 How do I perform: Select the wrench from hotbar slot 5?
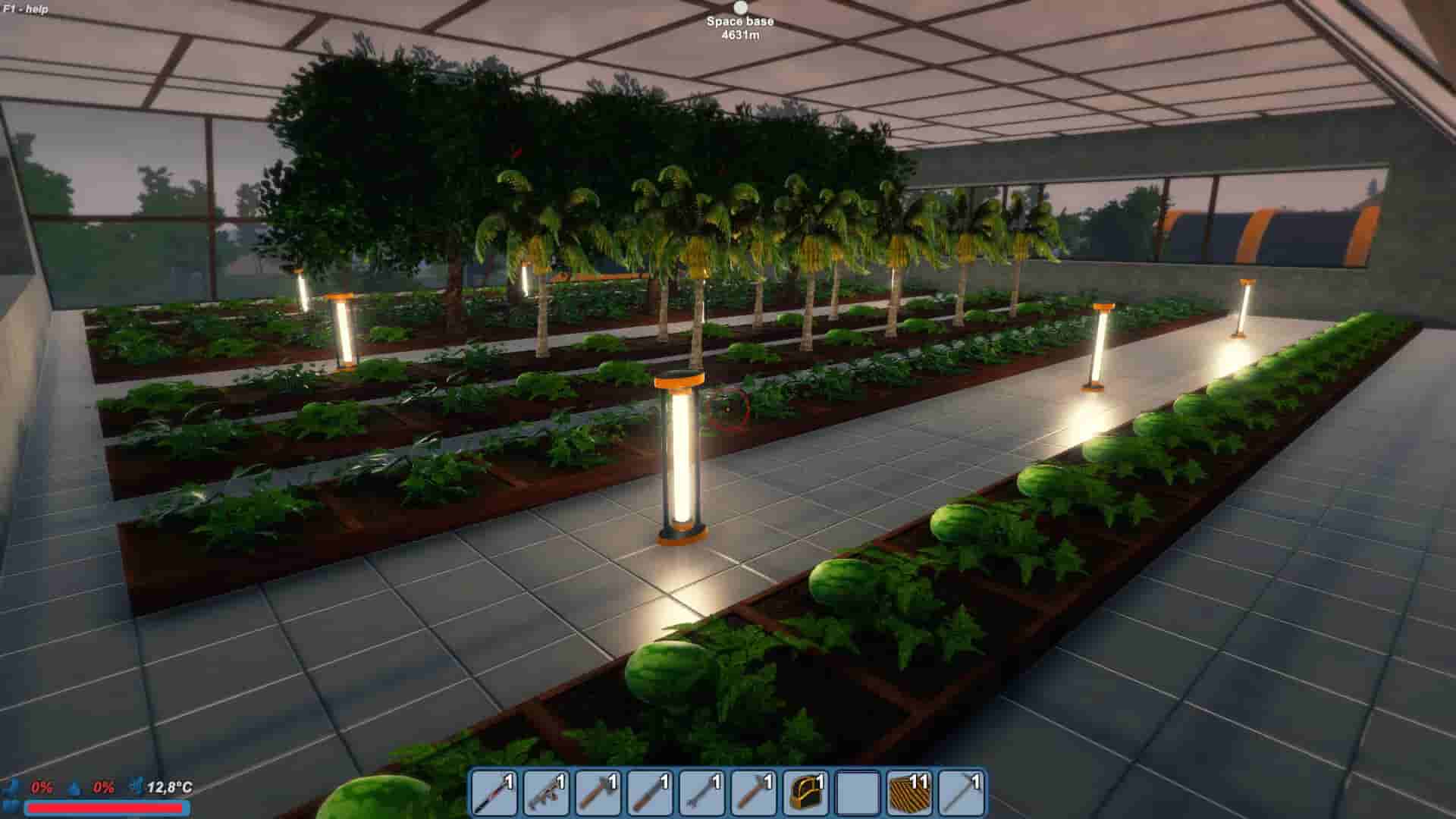[x=703, y=792]
